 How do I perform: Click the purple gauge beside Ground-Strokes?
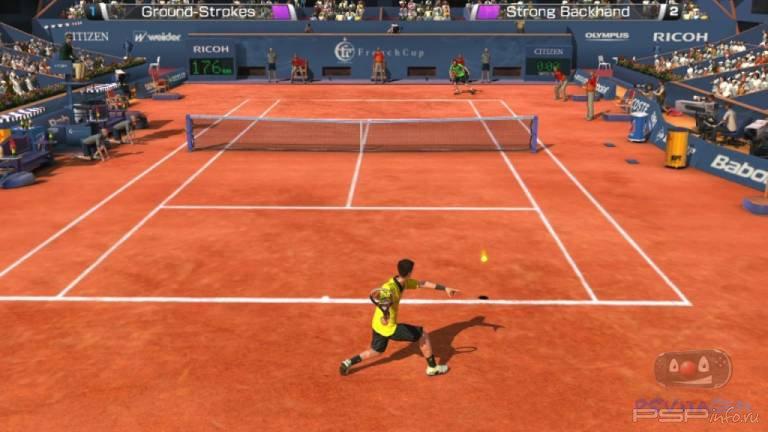coord(283,12)
